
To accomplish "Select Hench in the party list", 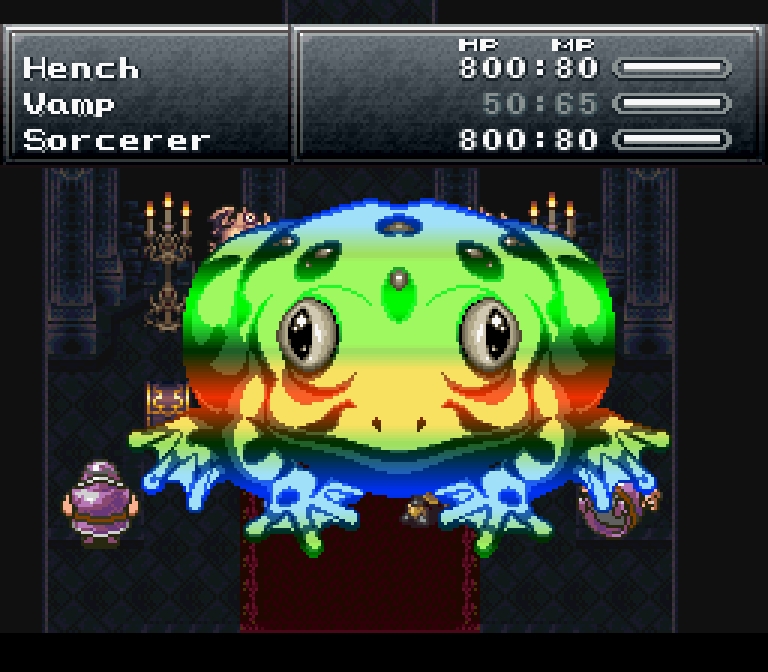I will pyautogui.click(x=81, y=68).
